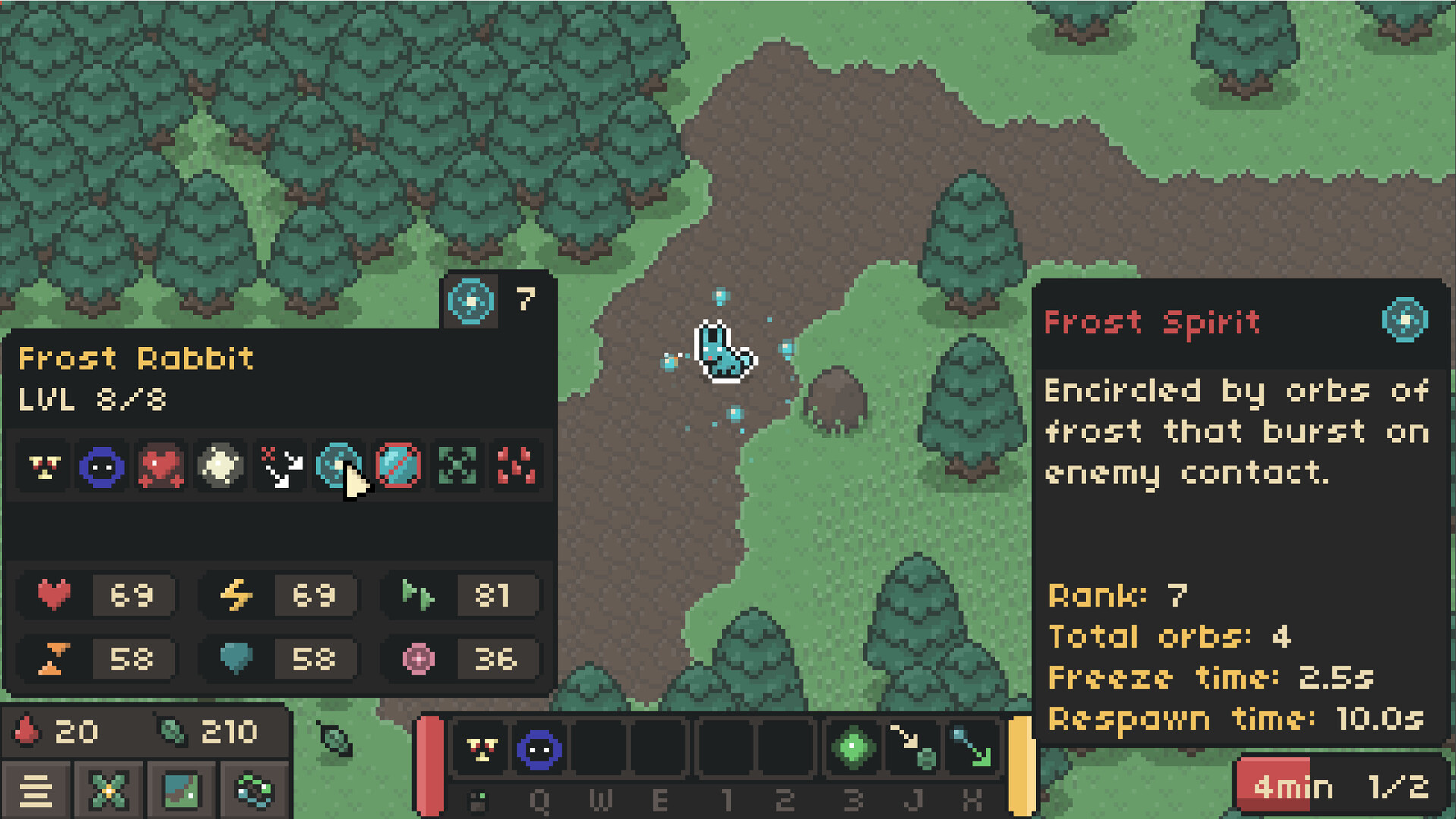Select the crossed-out shield ability icon

coord(397,466)
